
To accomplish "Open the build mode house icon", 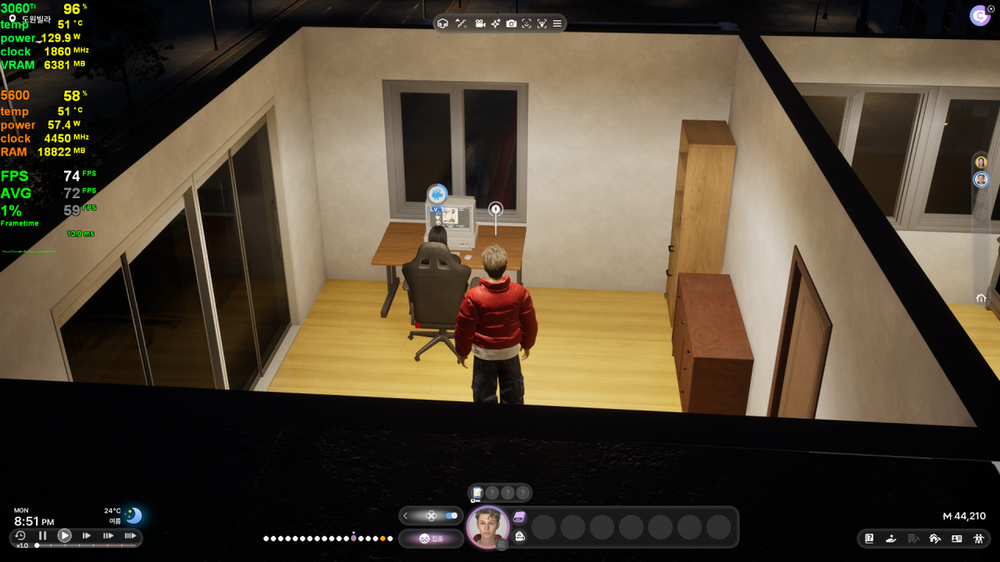I will pos(934,539).
